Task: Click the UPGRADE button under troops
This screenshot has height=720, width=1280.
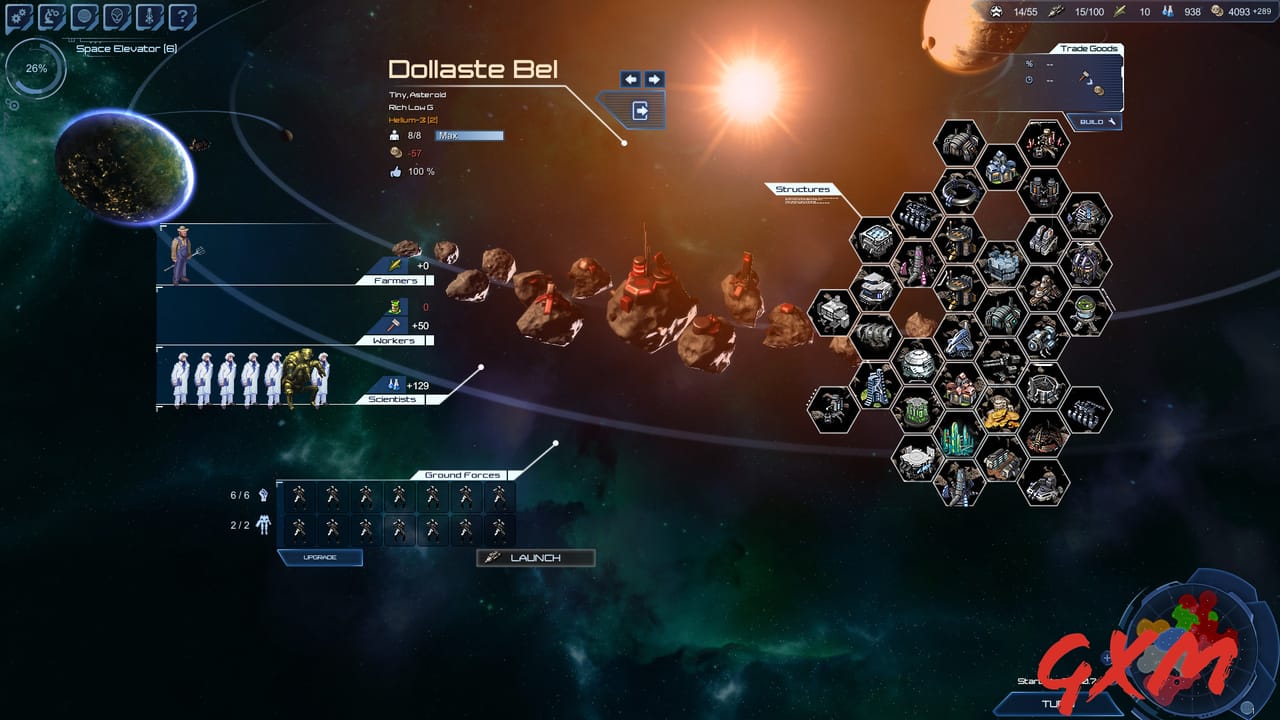Action: (320, 557)
